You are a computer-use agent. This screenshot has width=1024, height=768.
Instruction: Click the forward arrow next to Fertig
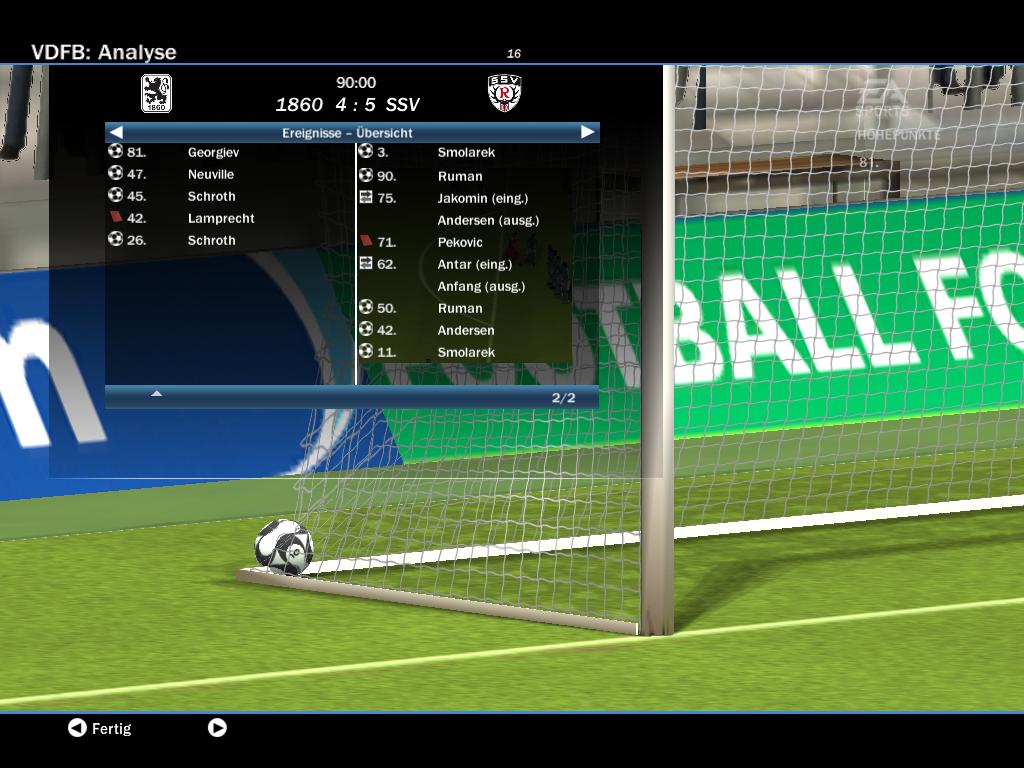tap(217, 728)
